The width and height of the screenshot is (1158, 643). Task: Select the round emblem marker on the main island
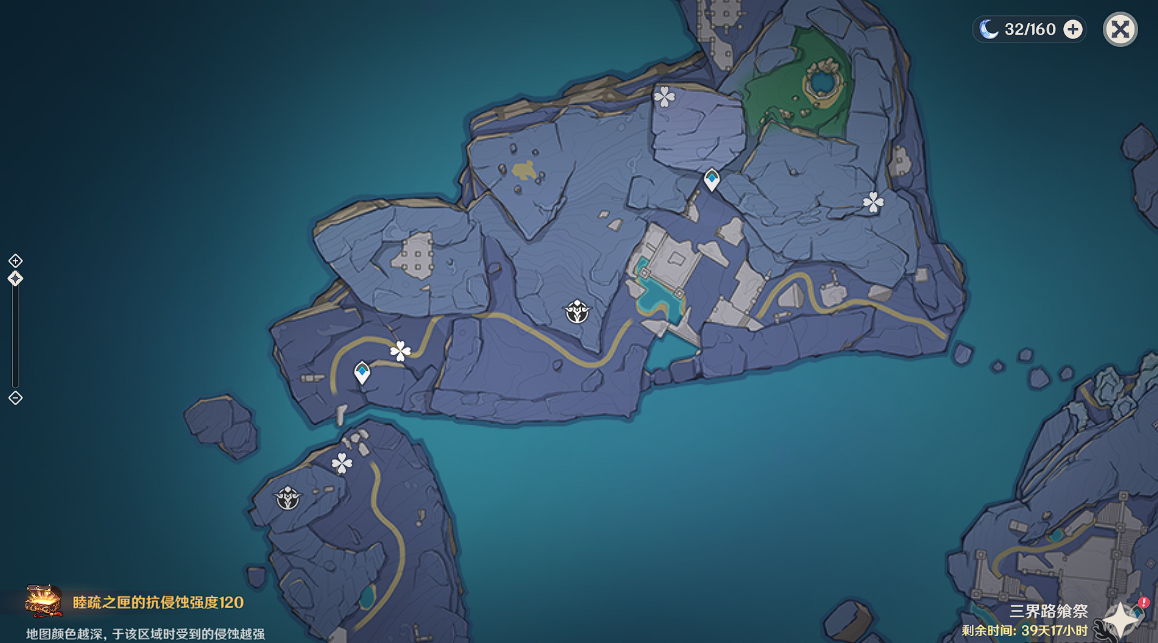pos(577,312)
